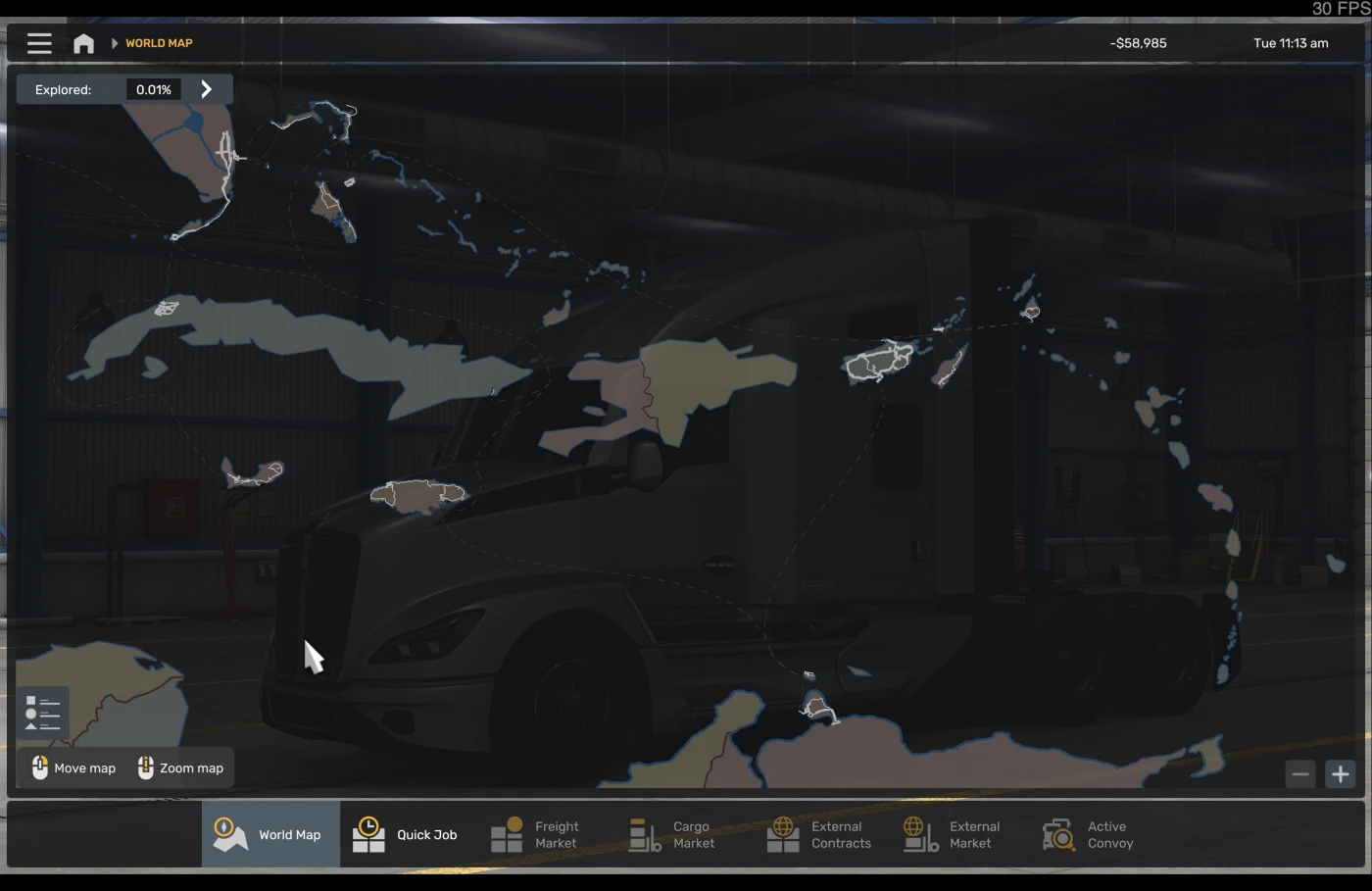Open the hamburger menu
The width and height of the screenshot is (1372, 891).
tap(38, 42)
